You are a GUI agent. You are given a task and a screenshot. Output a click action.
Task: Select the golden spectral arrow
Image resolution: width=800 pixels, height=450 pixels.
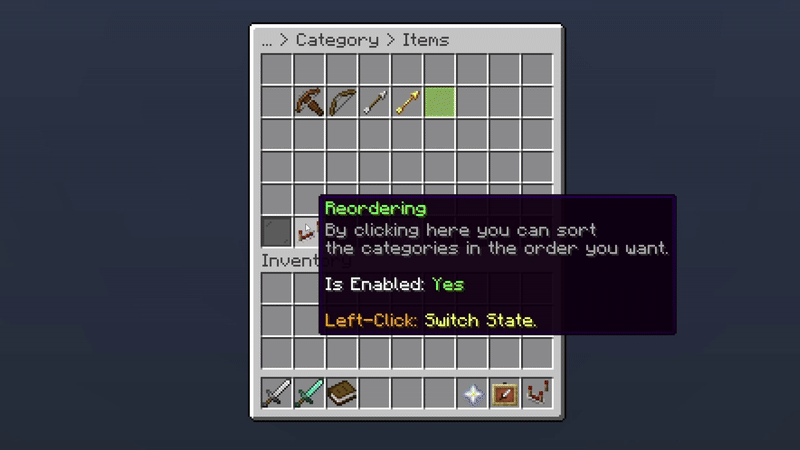(x=407, y=102)
